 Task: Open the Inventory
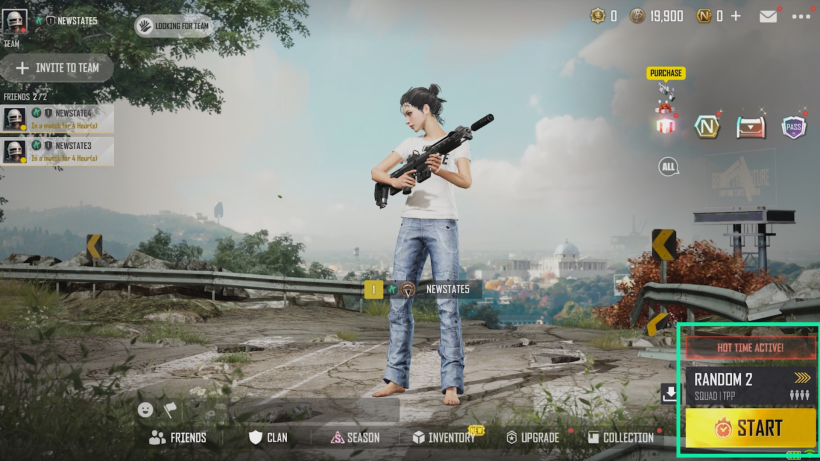(443, 437)
